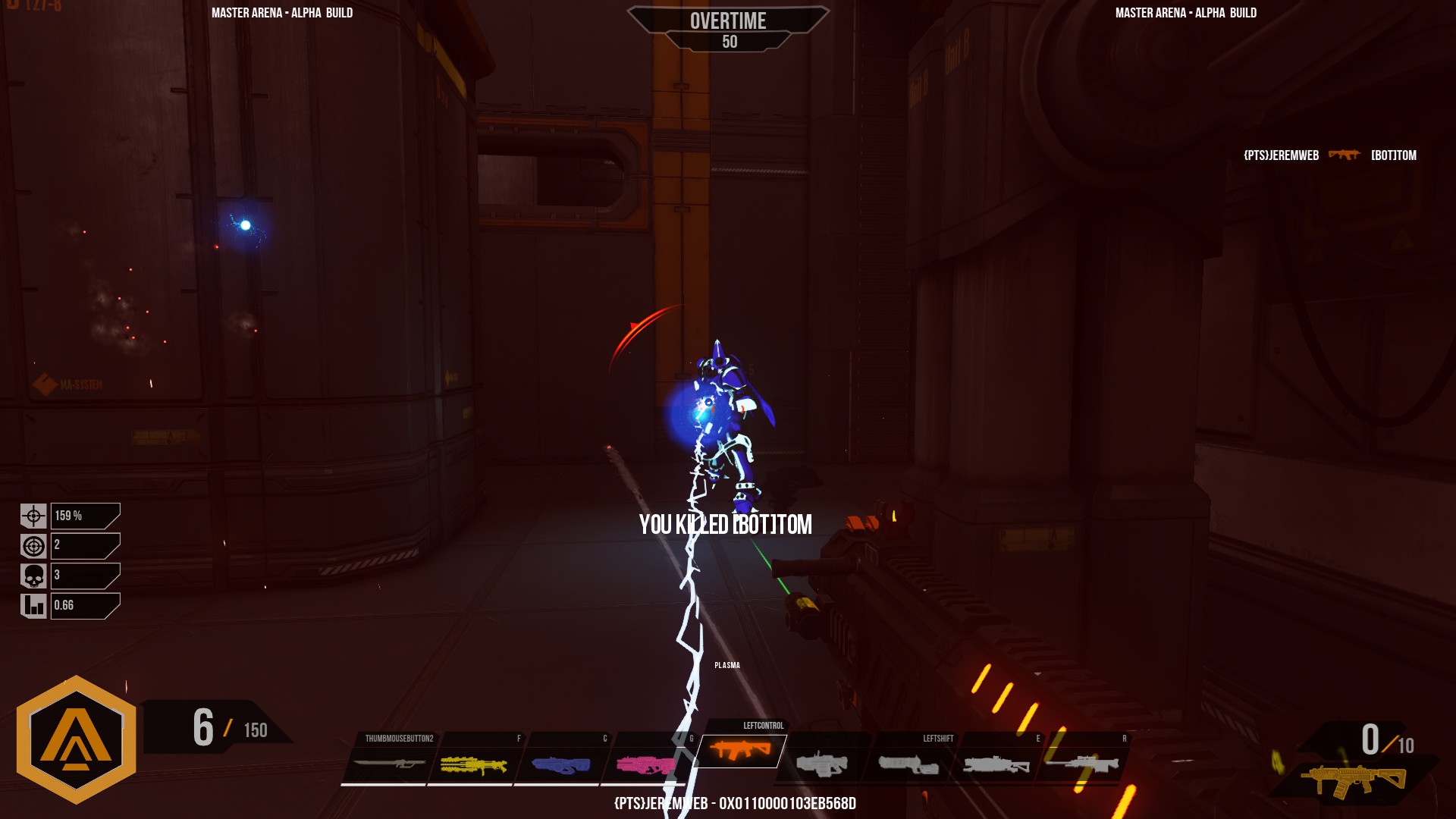Select the grey launcher bound to LEFTSHIFT
Screen dimensions: 1456x819
pos(910,762)
